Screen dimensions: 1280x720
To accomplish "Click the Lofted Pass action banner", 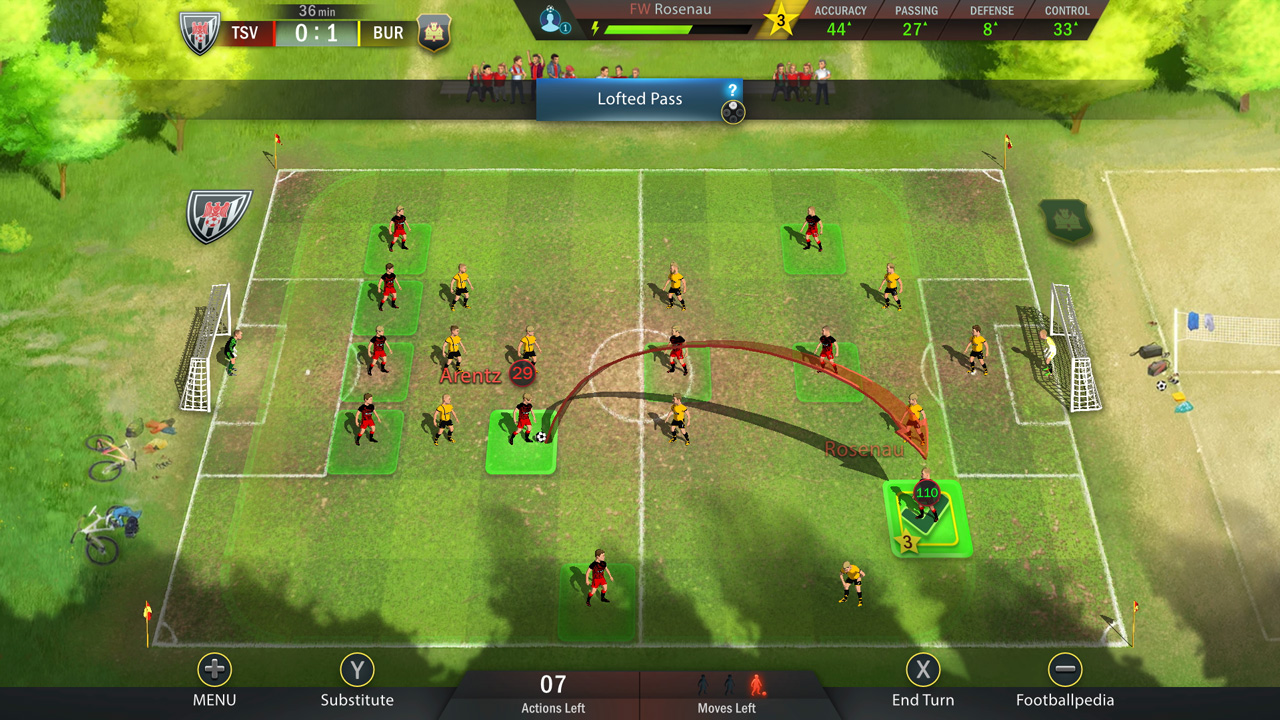I will [x=640, y=99].
